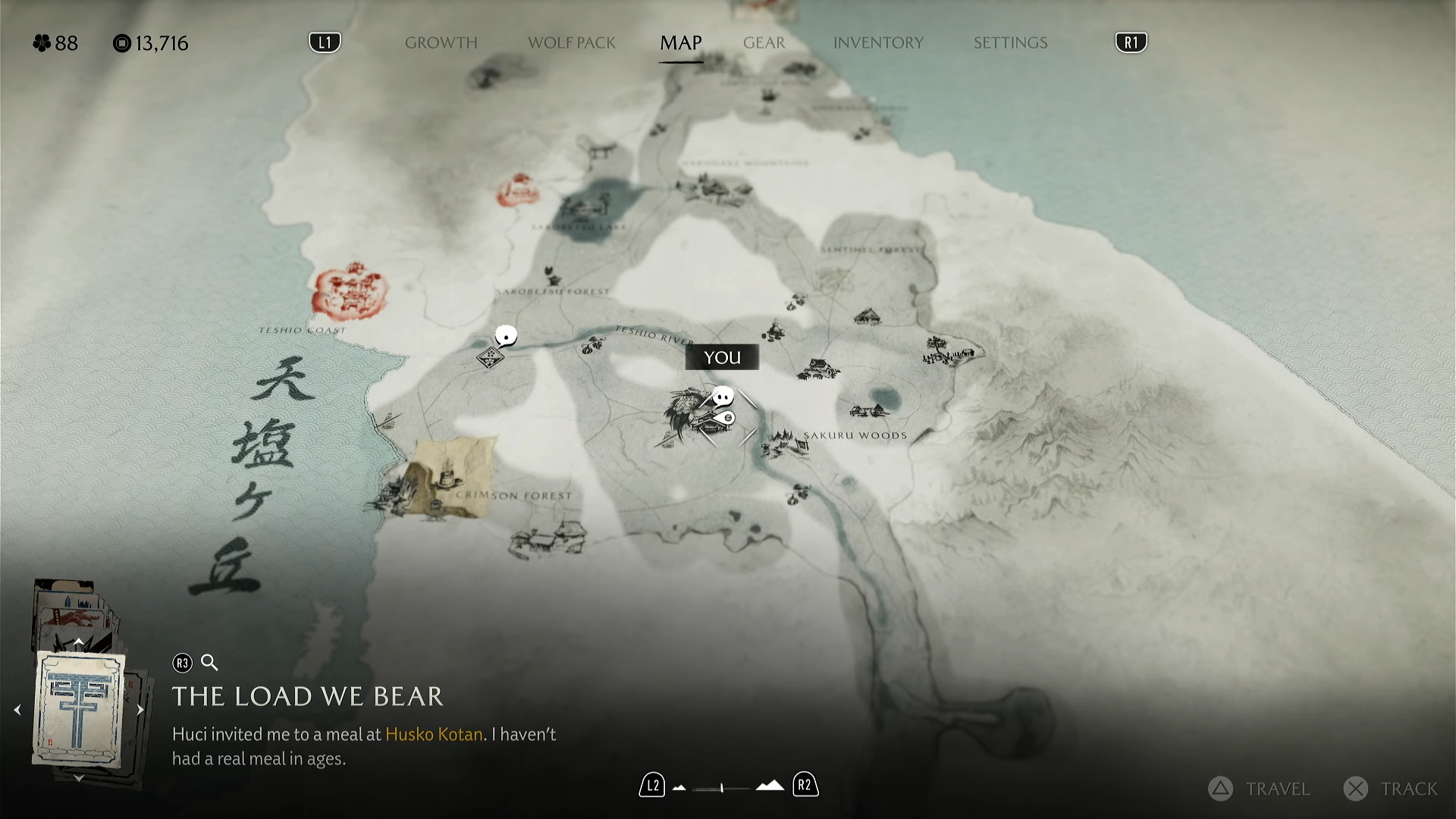Select the speech bubble marker under YOU label
1456x819 pixels.
[x=723, y=396]
